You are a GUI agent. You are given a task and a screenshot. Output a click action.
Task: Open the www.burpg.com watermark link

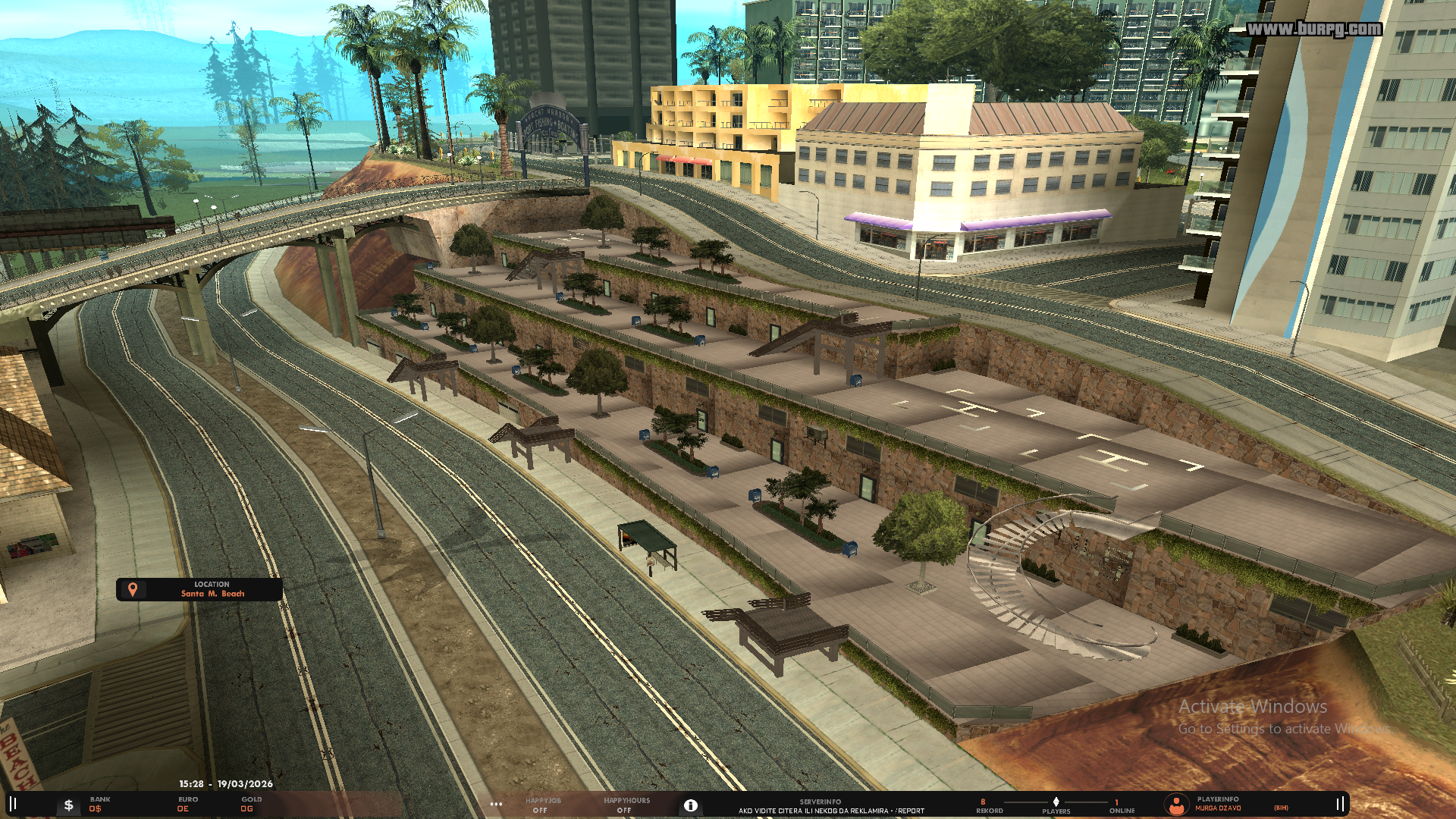click(1314, 29)
